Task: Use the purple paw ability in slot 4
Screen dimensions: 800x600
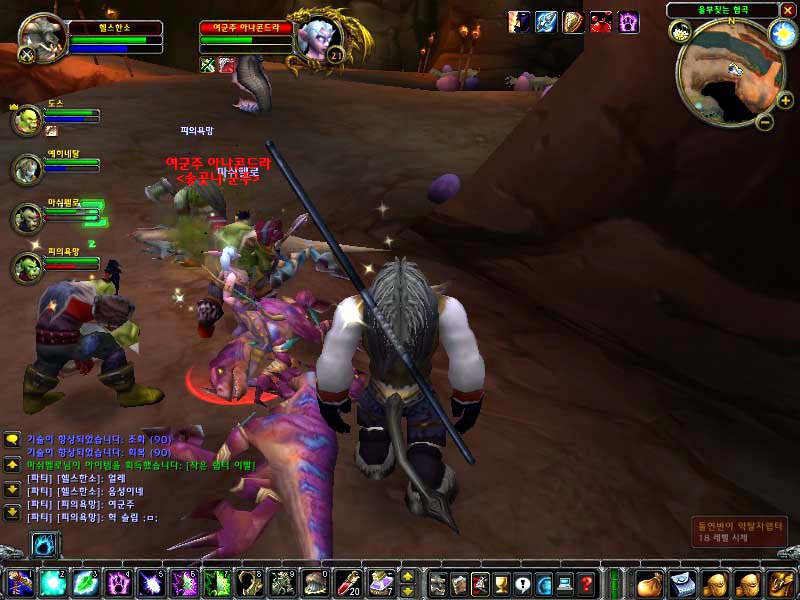Action: pos(119,582)
